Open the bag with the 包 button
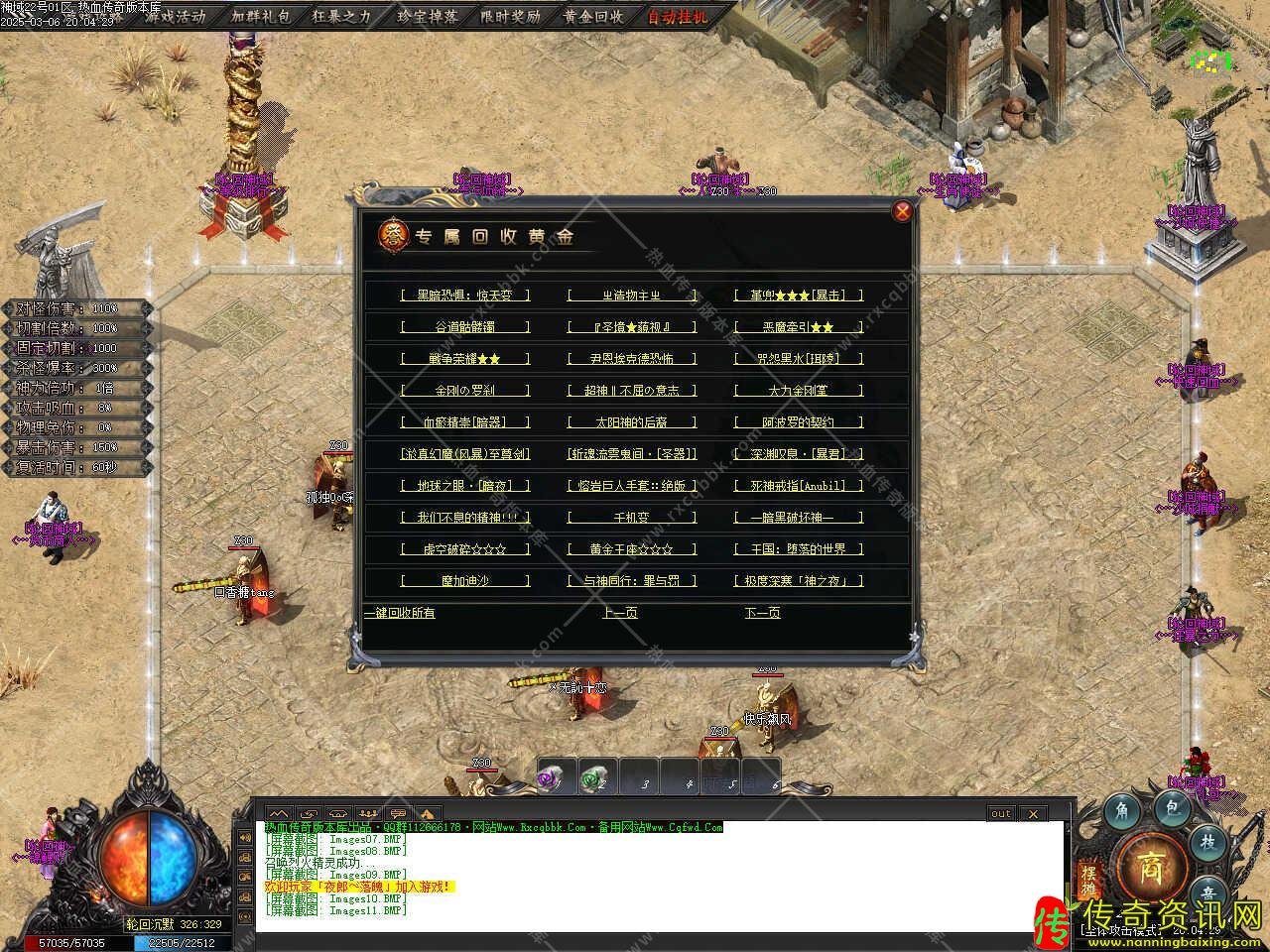 click(x=1171, y=808)
